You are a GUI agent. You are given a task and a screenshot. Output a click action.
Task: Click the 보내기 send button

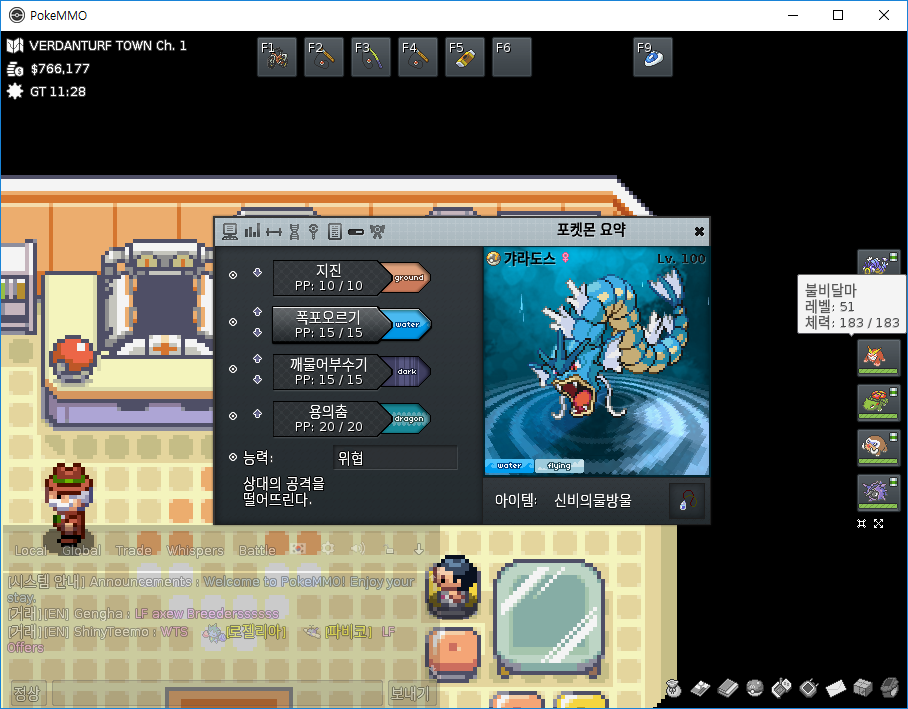click(x=409, y=693)
